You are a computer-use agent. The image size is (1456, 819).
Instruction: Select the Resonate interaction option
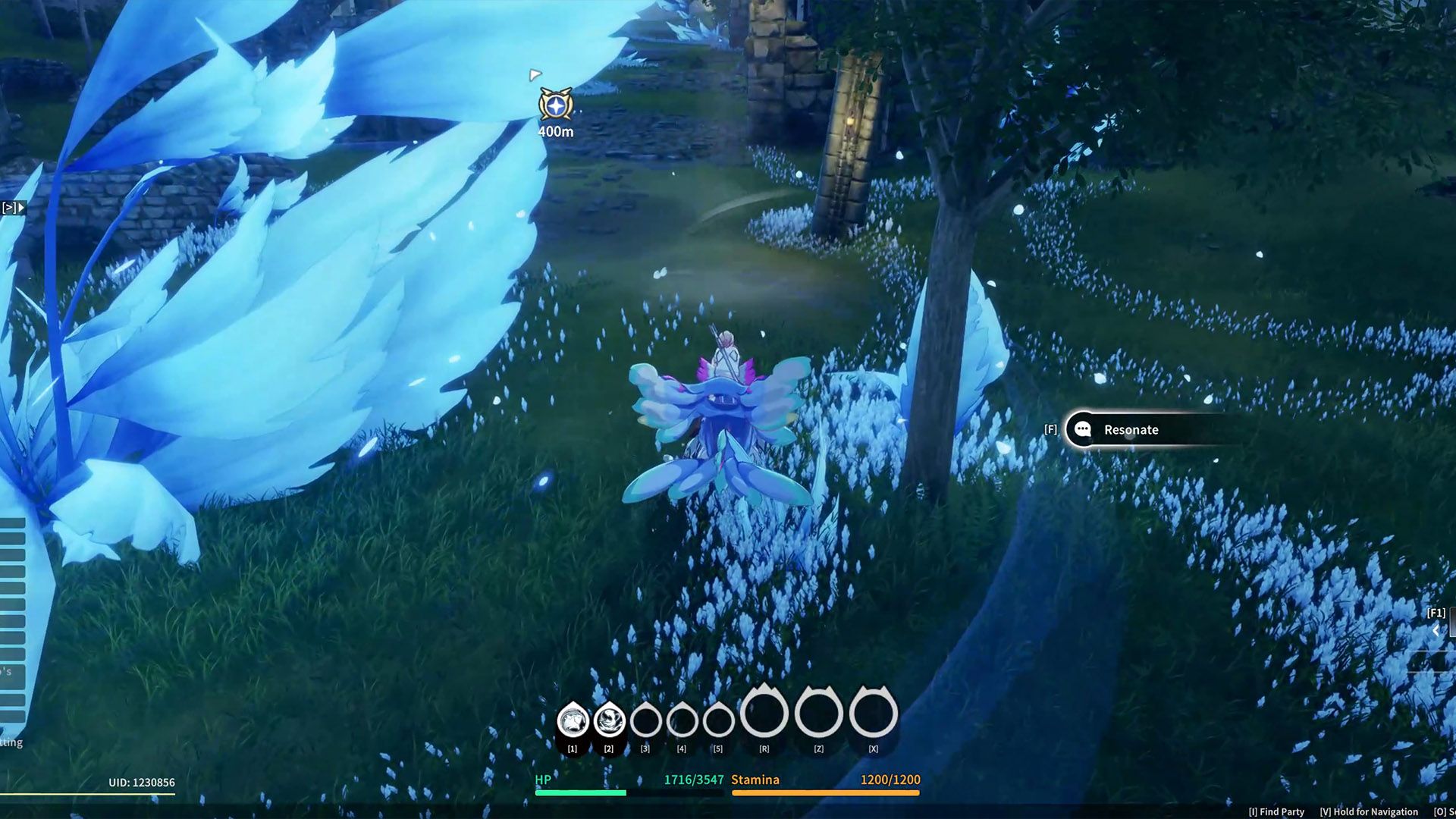pos(1130,430)
